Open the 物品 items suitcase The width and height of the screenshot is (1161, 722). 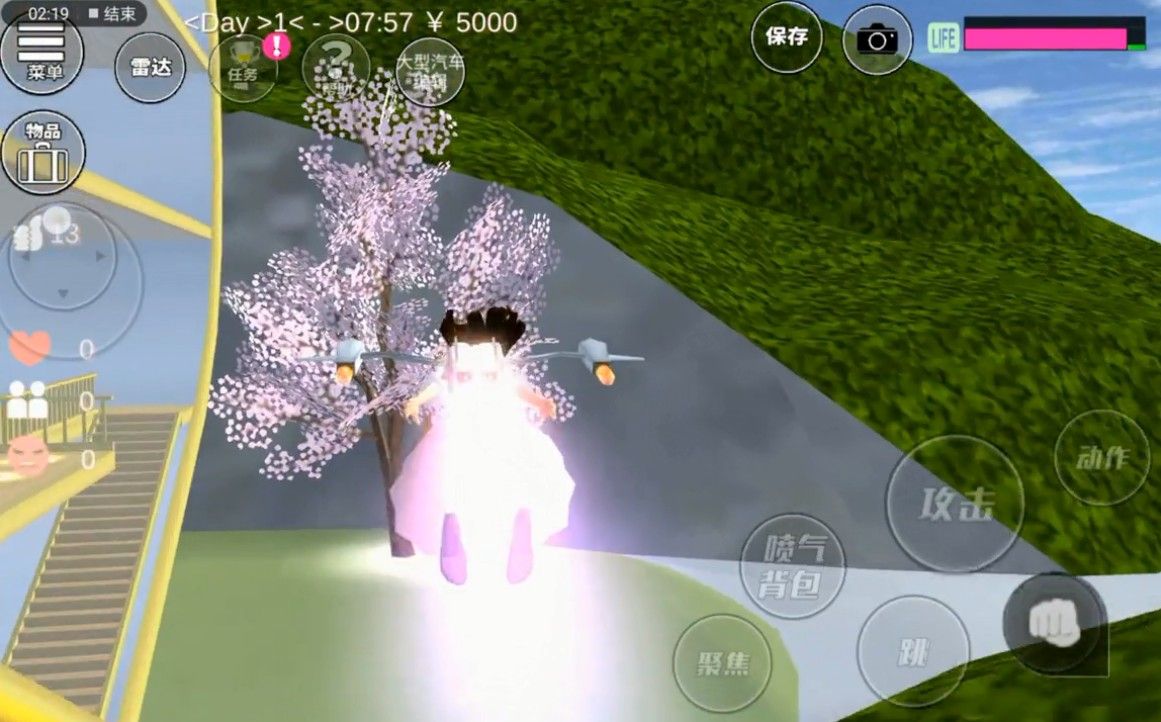pyautogui.click(x=43, y=153)
